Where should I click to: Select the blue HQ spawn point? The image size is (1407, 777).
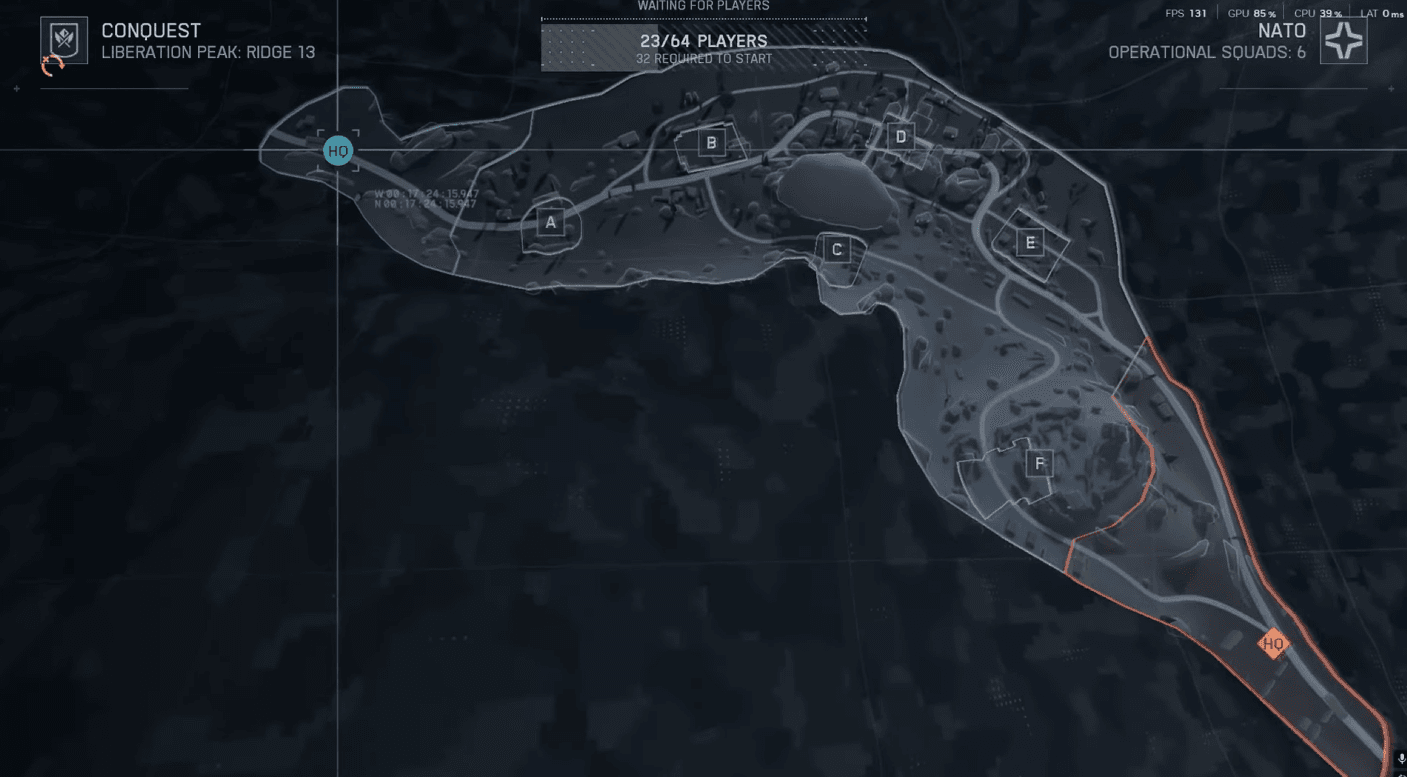(338, 151)
